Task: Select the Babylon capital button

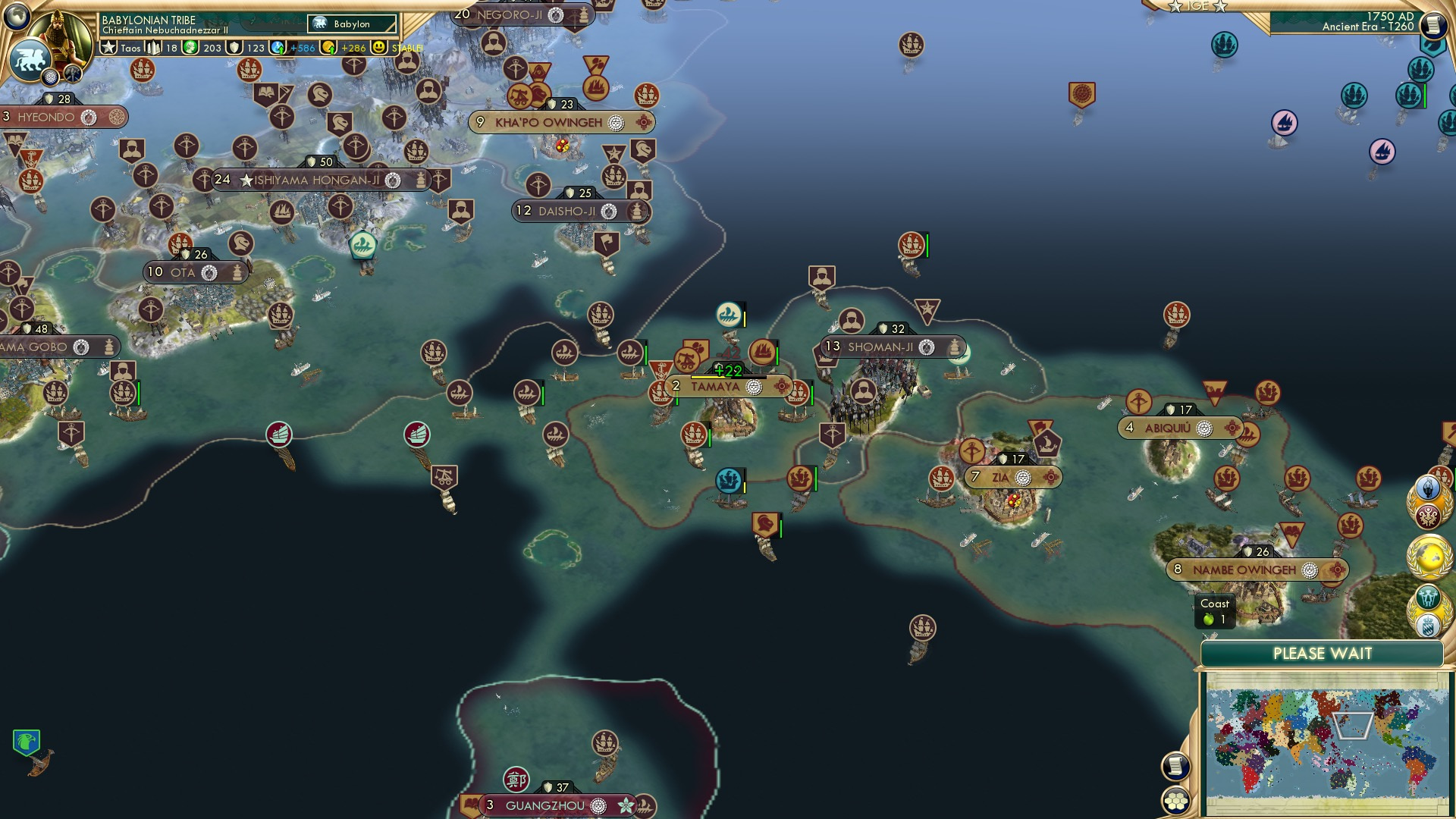Action: tap(353, 24)
